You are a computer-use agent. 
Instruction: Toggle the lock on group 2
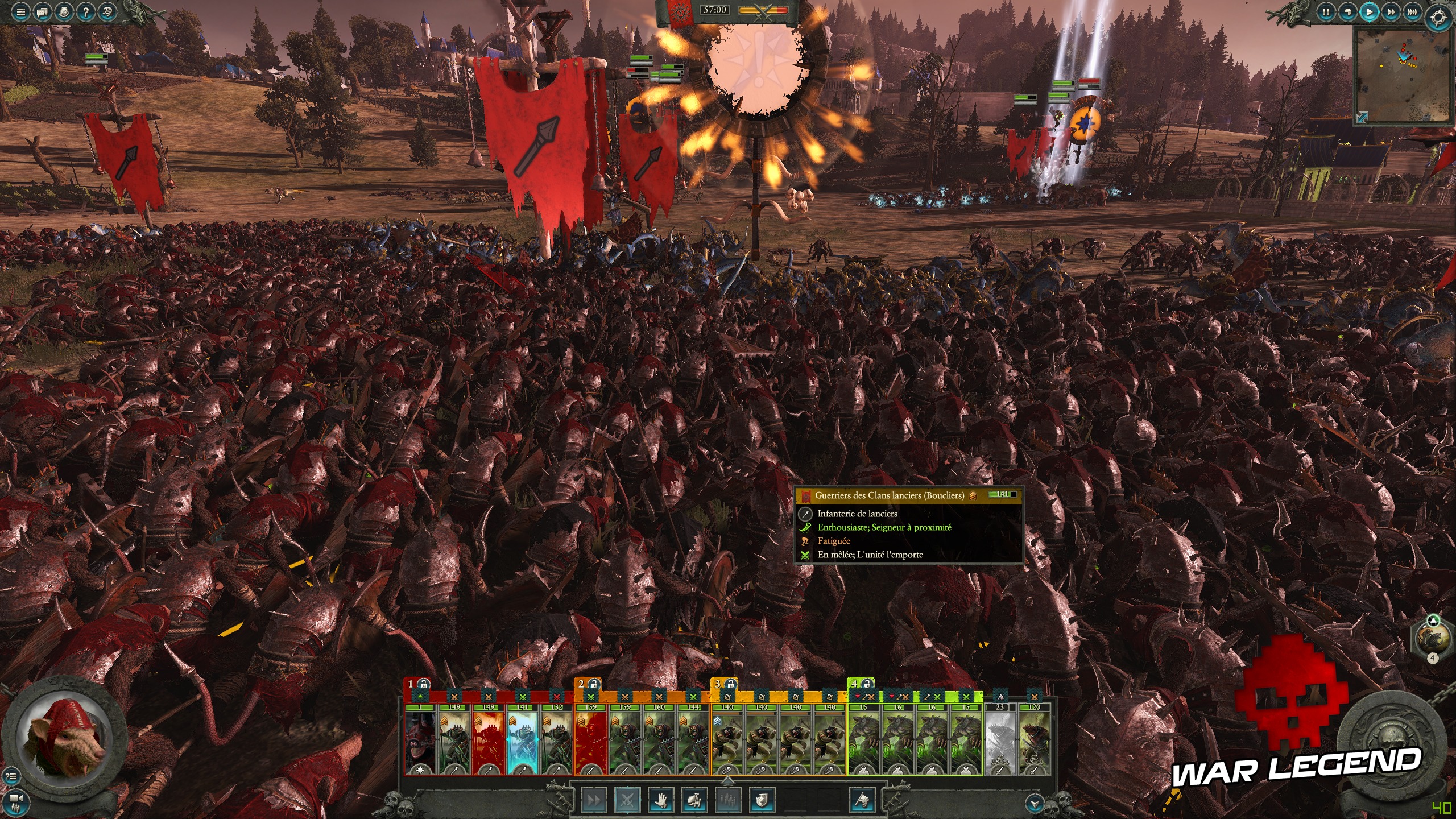[594, 684]
